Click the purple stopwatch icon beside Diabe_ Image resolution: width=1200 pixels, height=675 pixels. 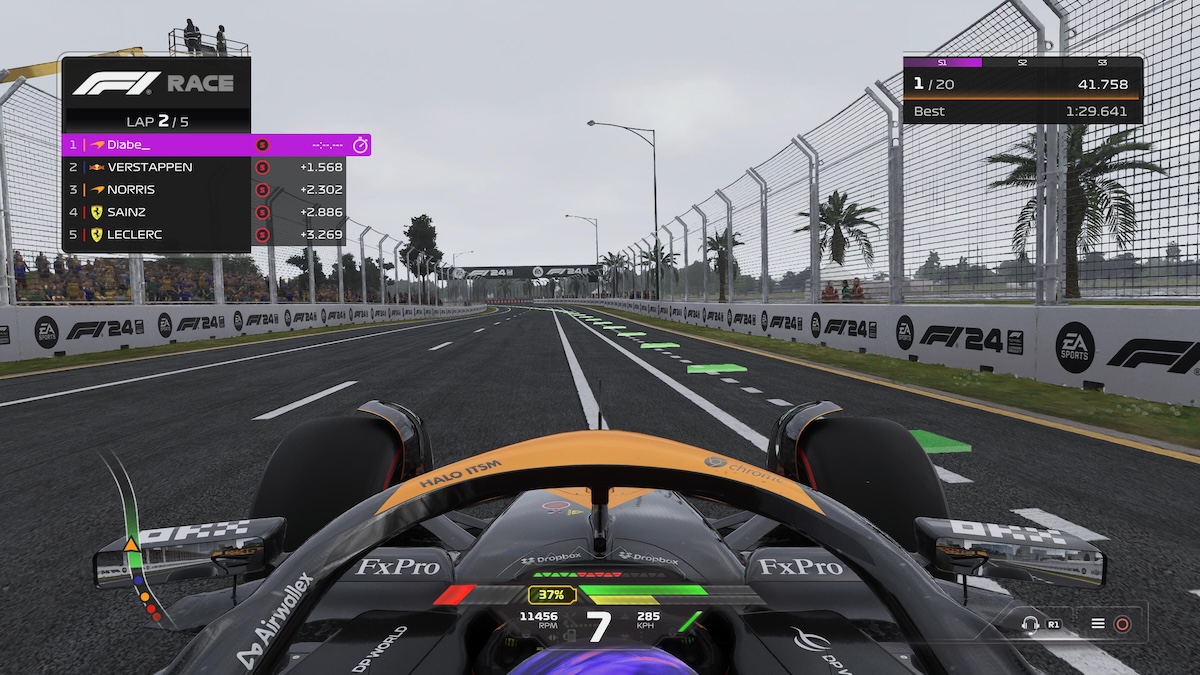coord(360,145)
